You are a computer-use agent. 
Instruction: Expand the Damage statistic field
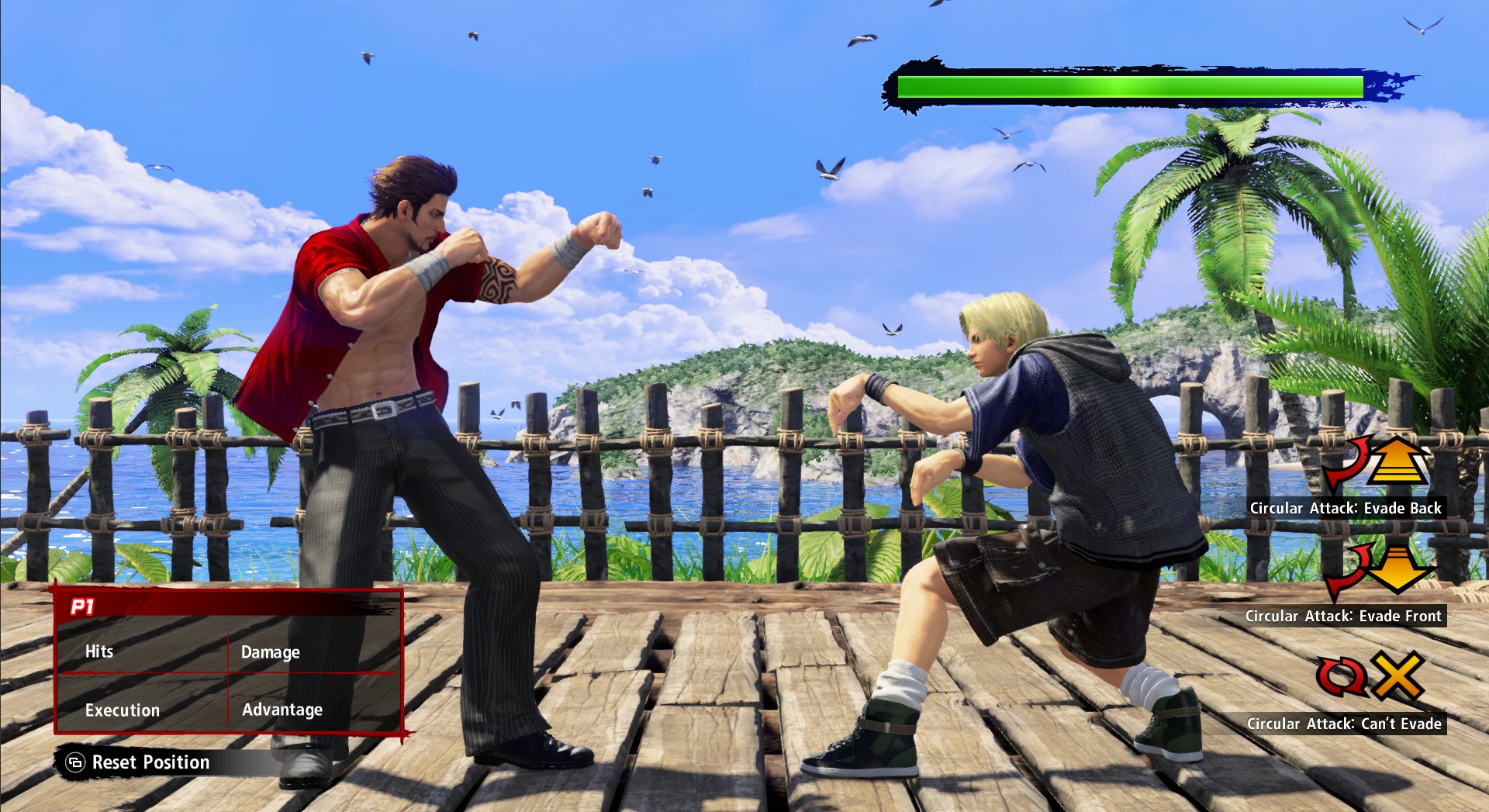click(270, 652)
